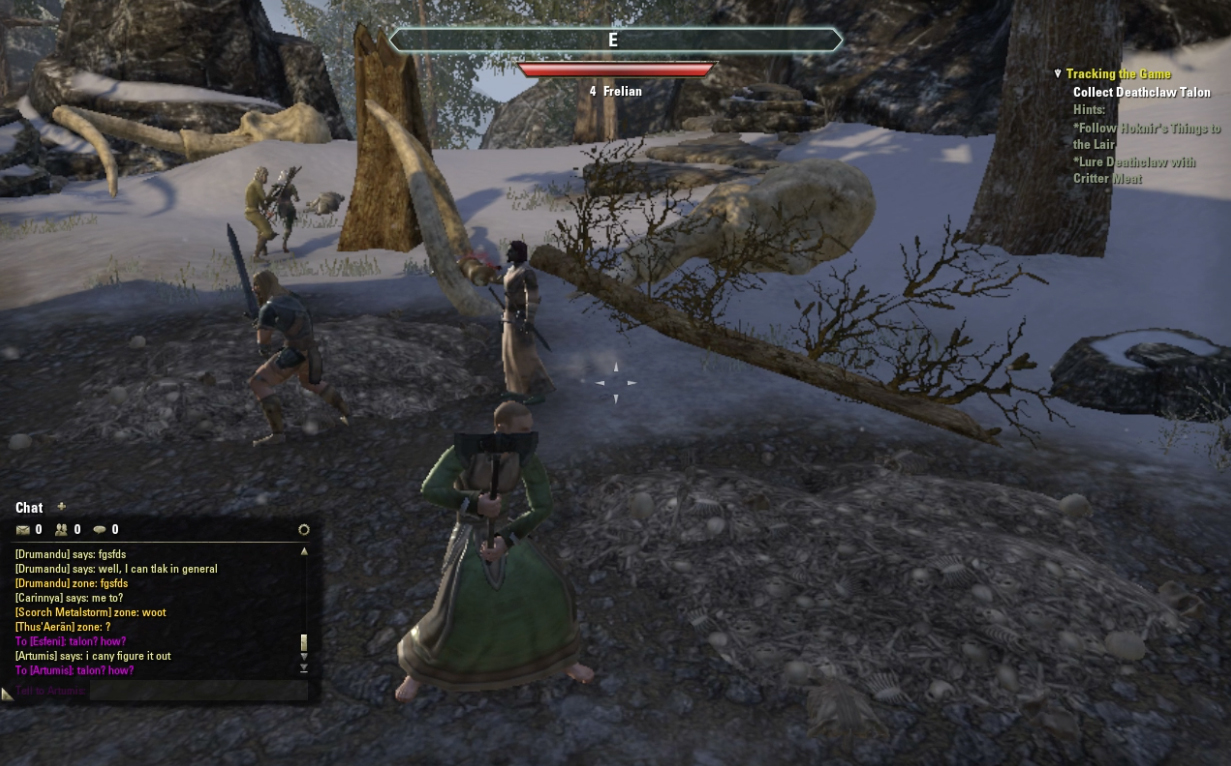This screenshot has width=1231, height=766.
Task: Select the Tracking the Game quest title
Action: pos(1118,74)
